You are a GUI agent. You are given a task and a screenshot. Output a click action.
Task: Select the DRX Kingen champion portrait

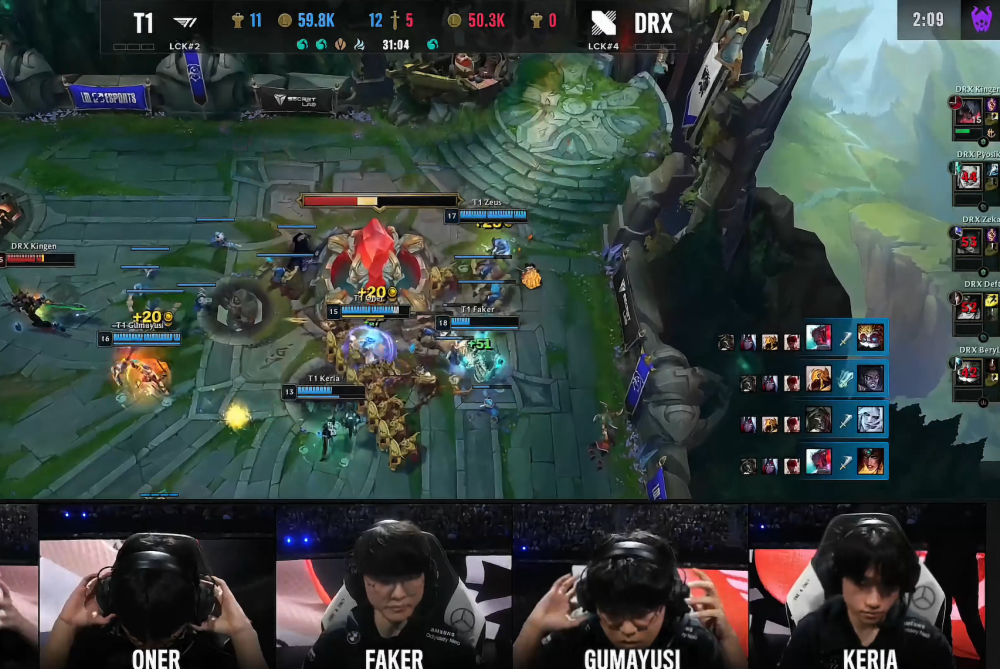[x=968, y=113]
